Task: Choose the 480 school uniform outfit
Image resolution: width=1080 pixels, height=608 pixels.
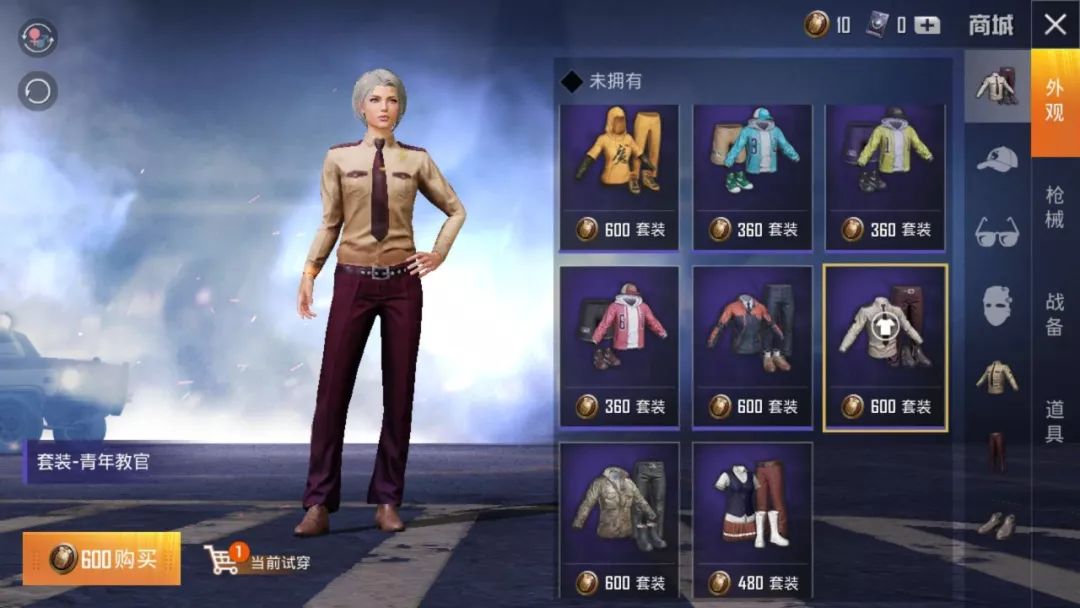Action: click(x=752, y=520)
